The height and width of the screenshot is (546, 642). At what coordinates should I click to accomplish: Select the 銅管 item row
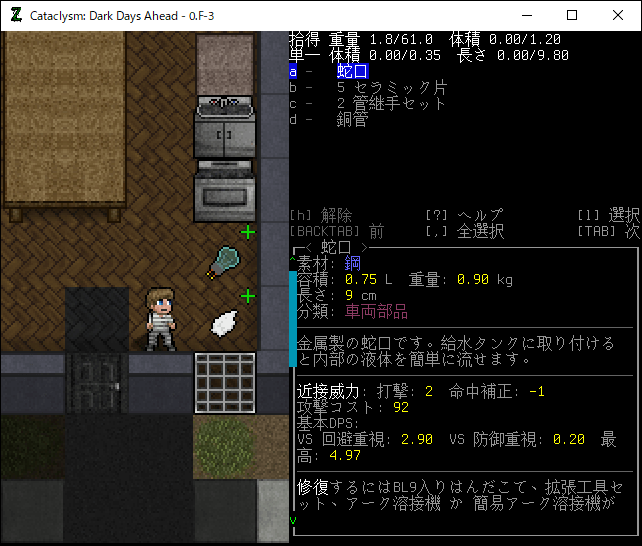click(353, 120)
